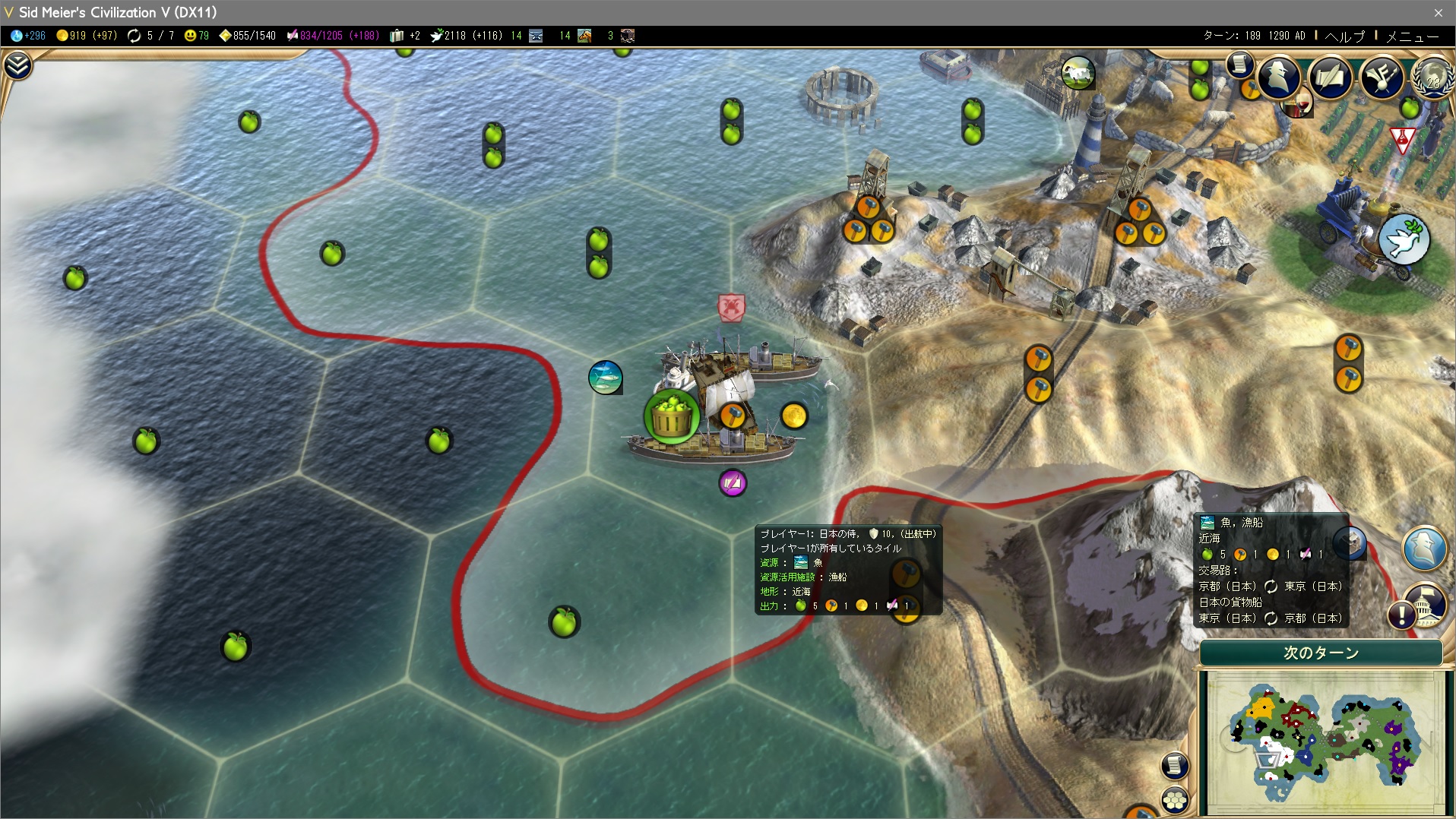This screenshot has height=819, width=1456.
Task: Open the capitol building congress notification
Action: click(x=1423, y=606)
